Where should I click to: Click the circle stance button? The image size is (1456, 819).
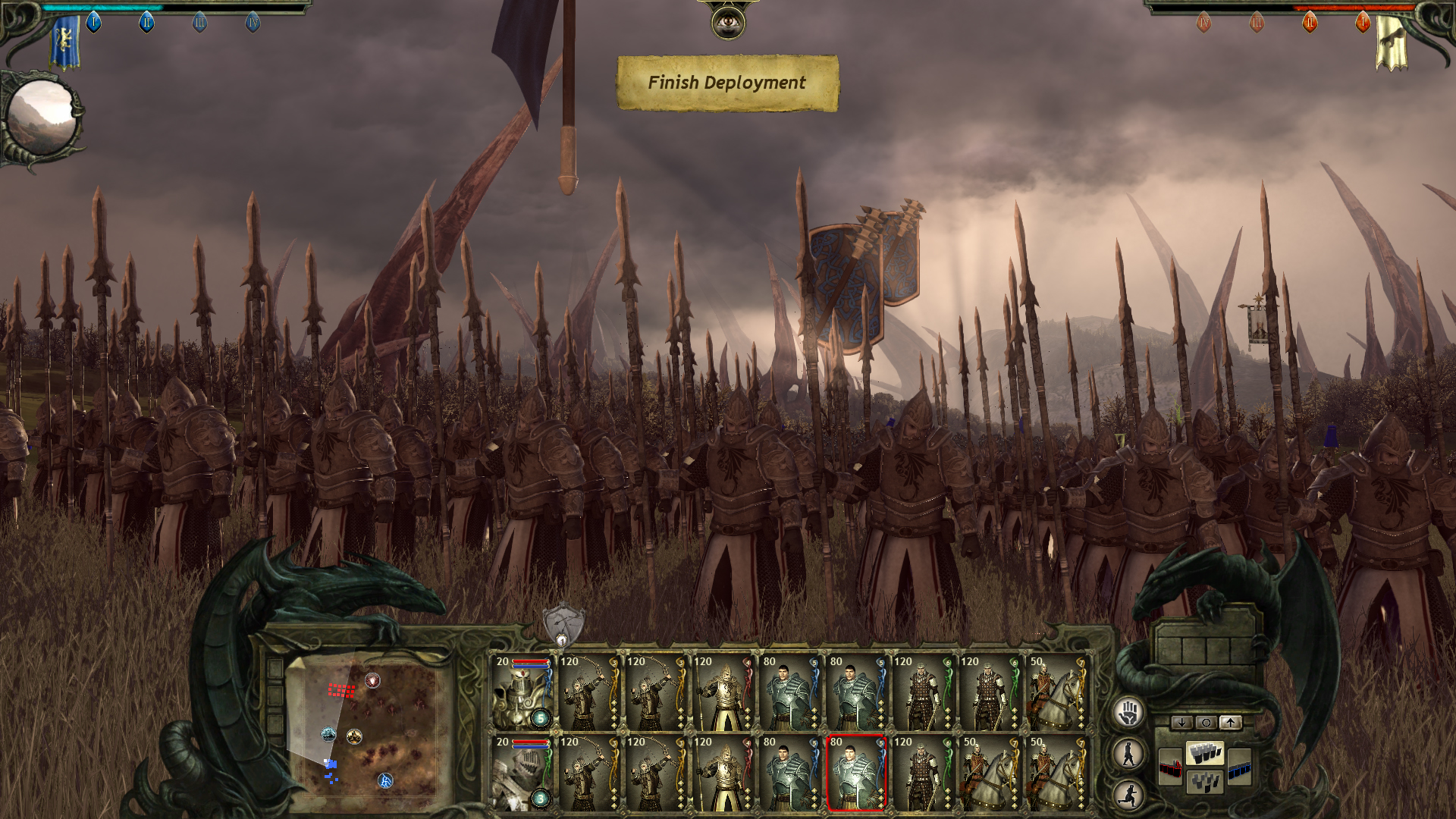pos(1206,723)
